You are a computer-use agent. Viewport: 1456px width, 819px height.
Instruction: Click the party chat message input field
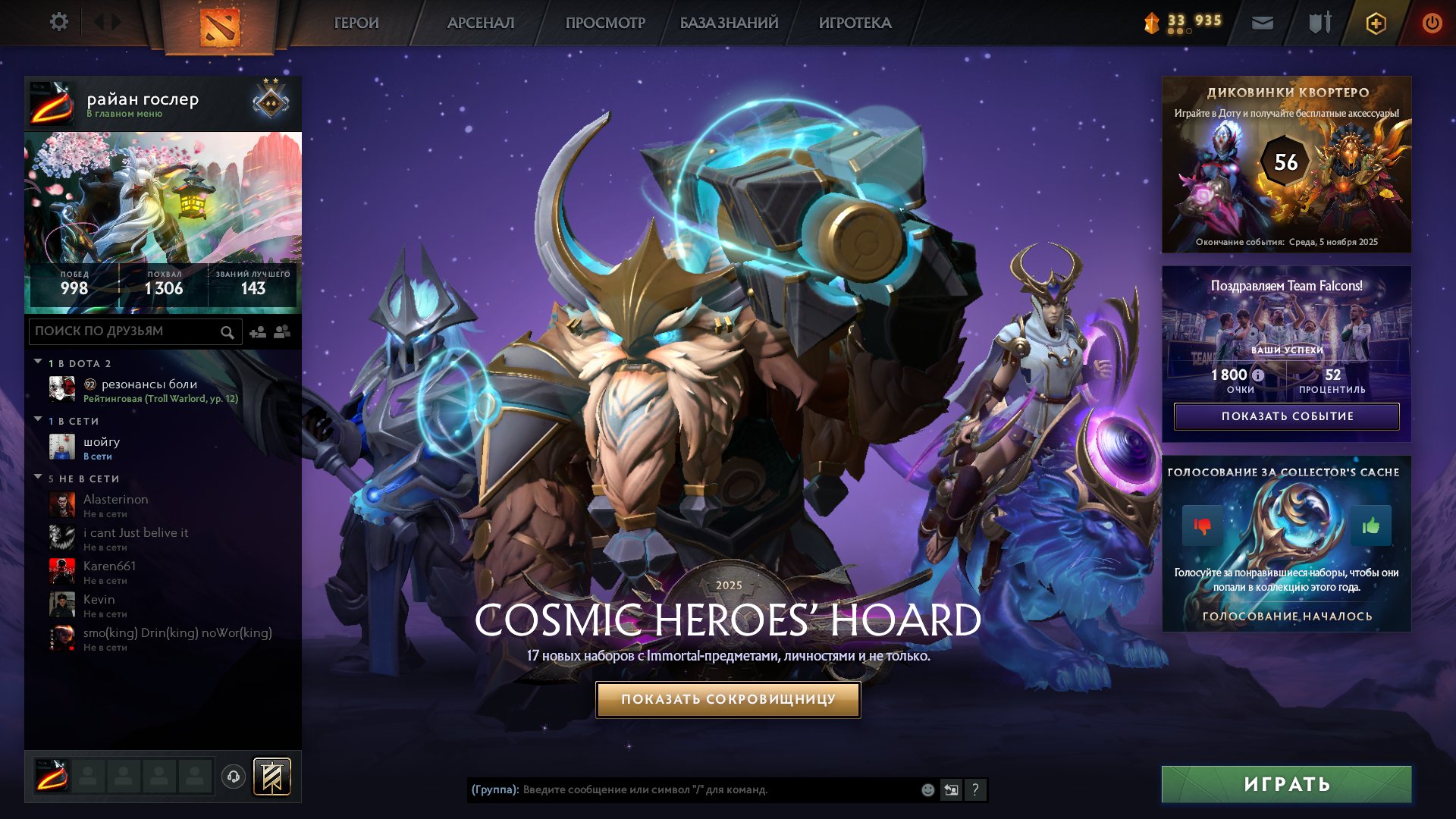(682, 790)
